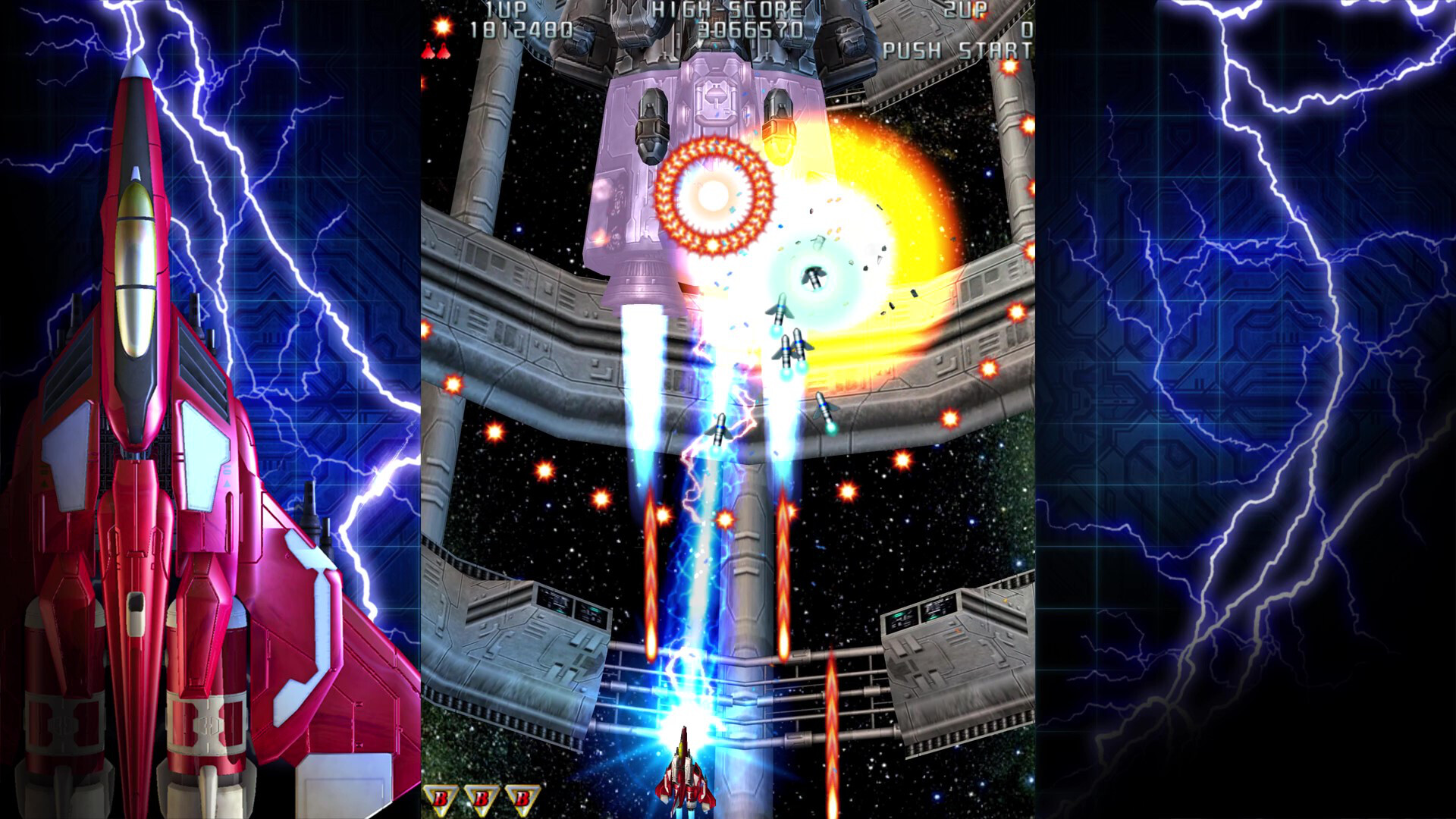Click the 2UP label
Image resolution: width=1456 pixels, height=819 pixels.
click(965, 11)
